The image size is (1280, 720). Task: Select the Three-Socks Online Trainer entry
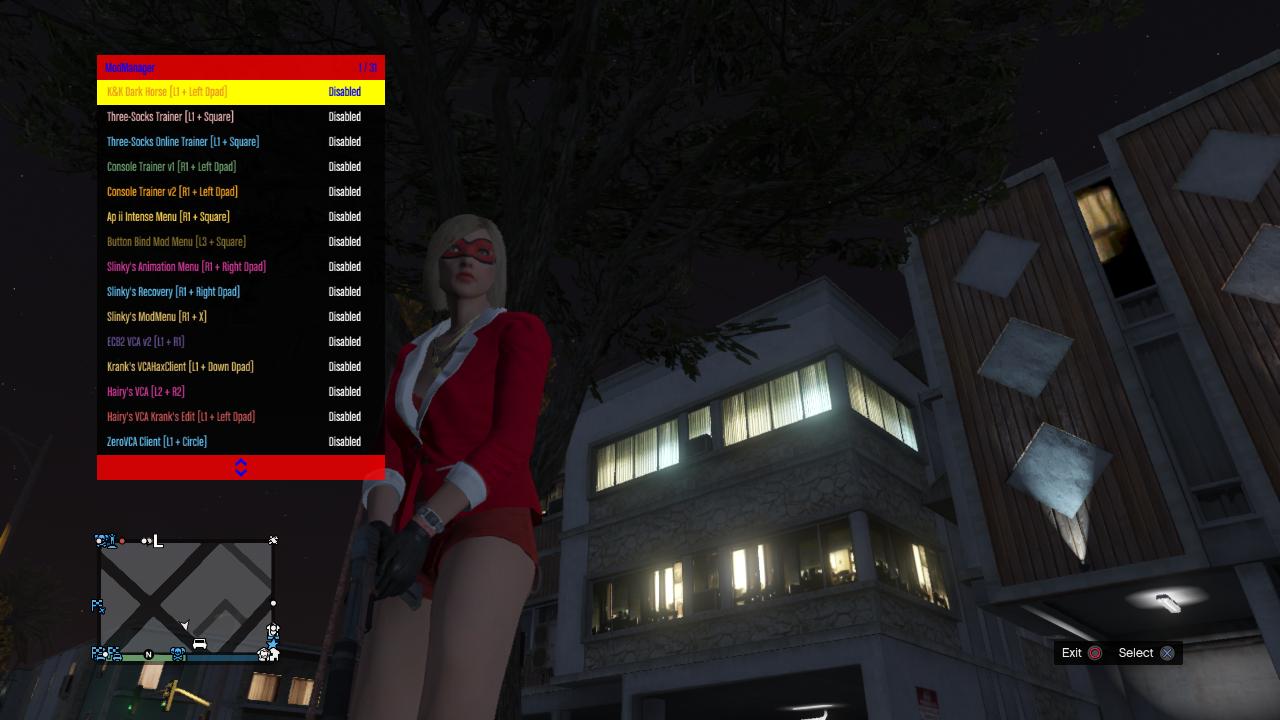click(x=183, y=142)
